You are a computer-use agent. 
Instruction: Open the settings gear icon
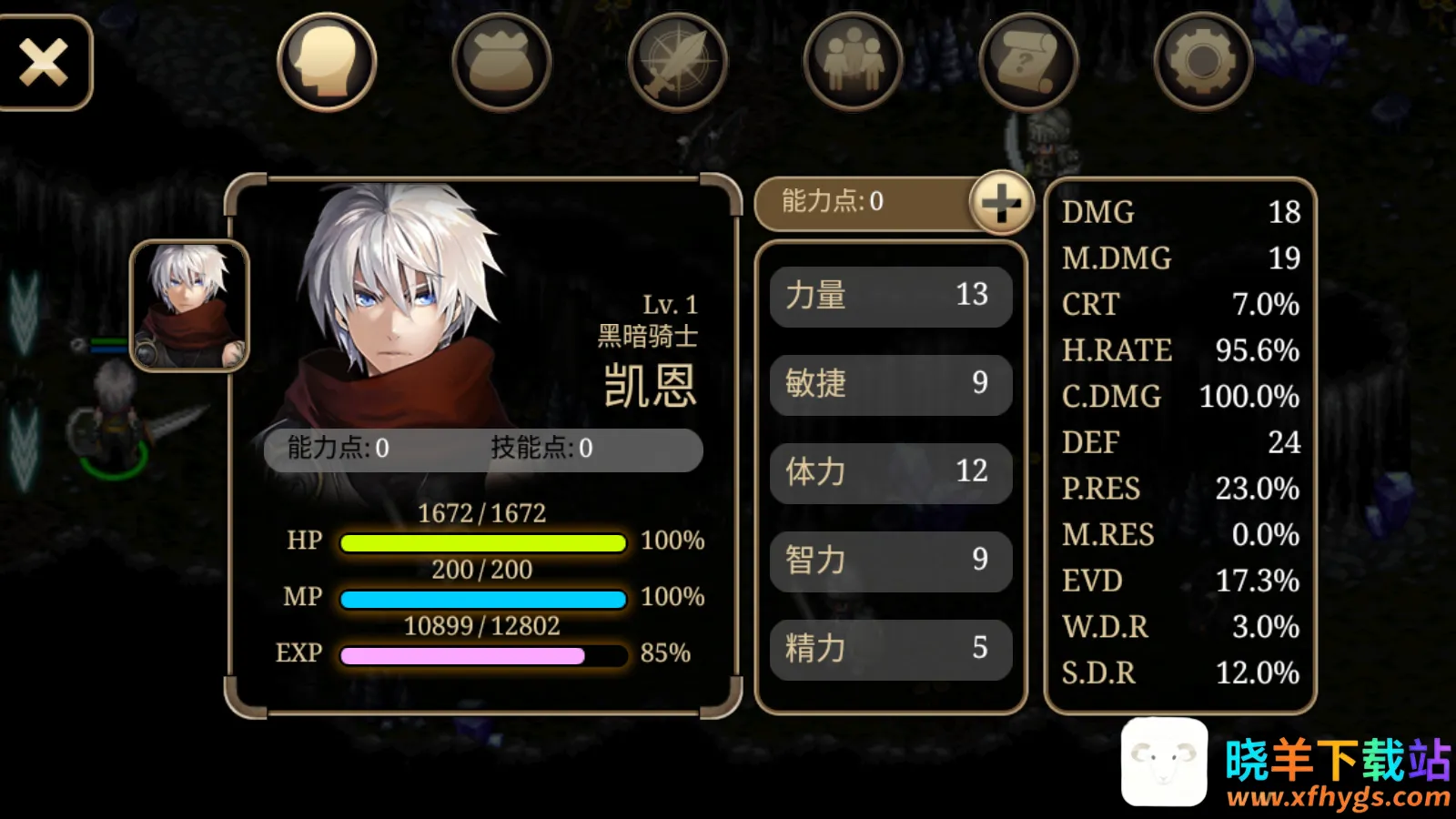pos(1203,60)
